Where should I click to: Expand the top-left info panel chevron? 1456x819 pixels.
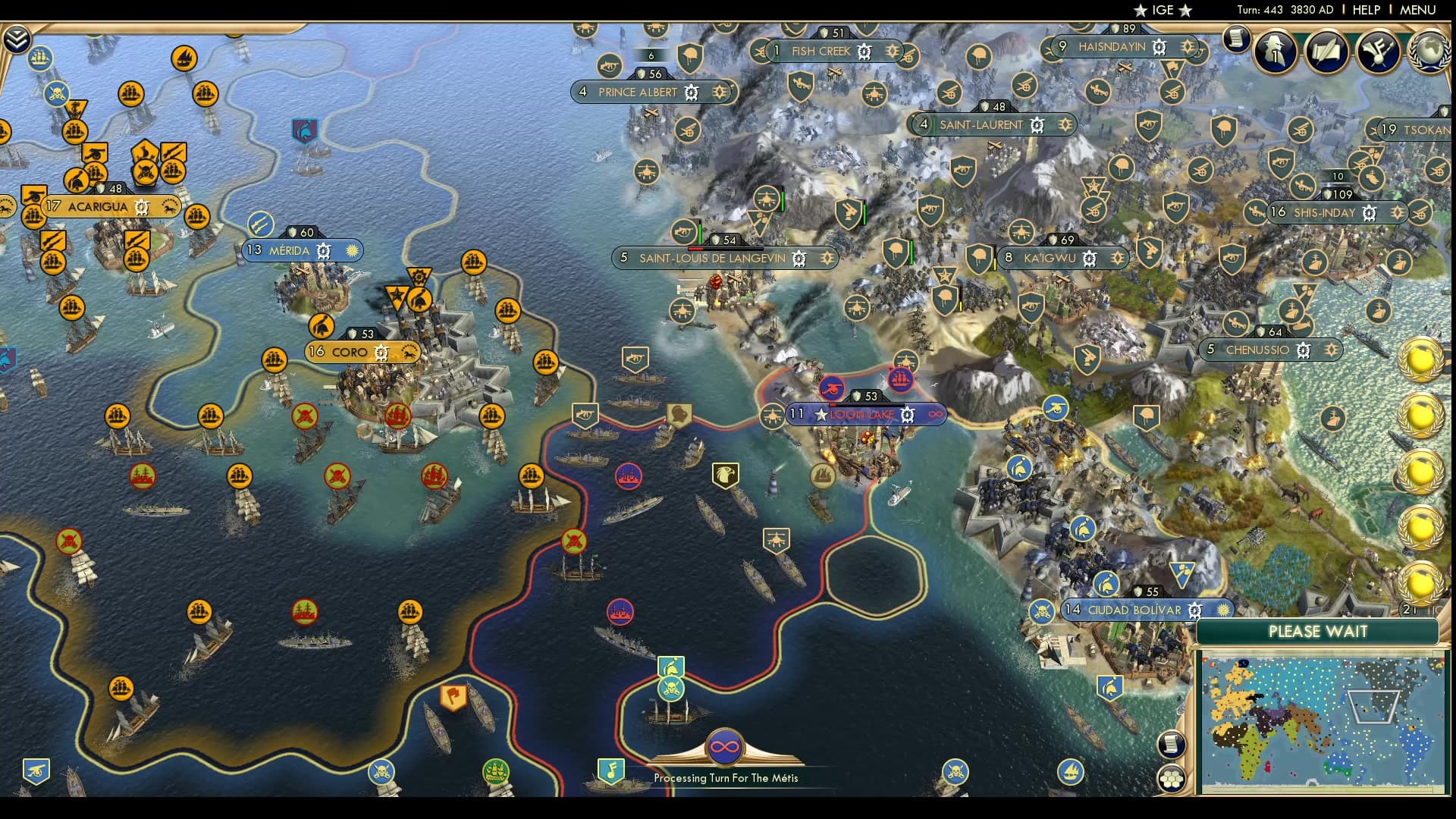point(17,39)
